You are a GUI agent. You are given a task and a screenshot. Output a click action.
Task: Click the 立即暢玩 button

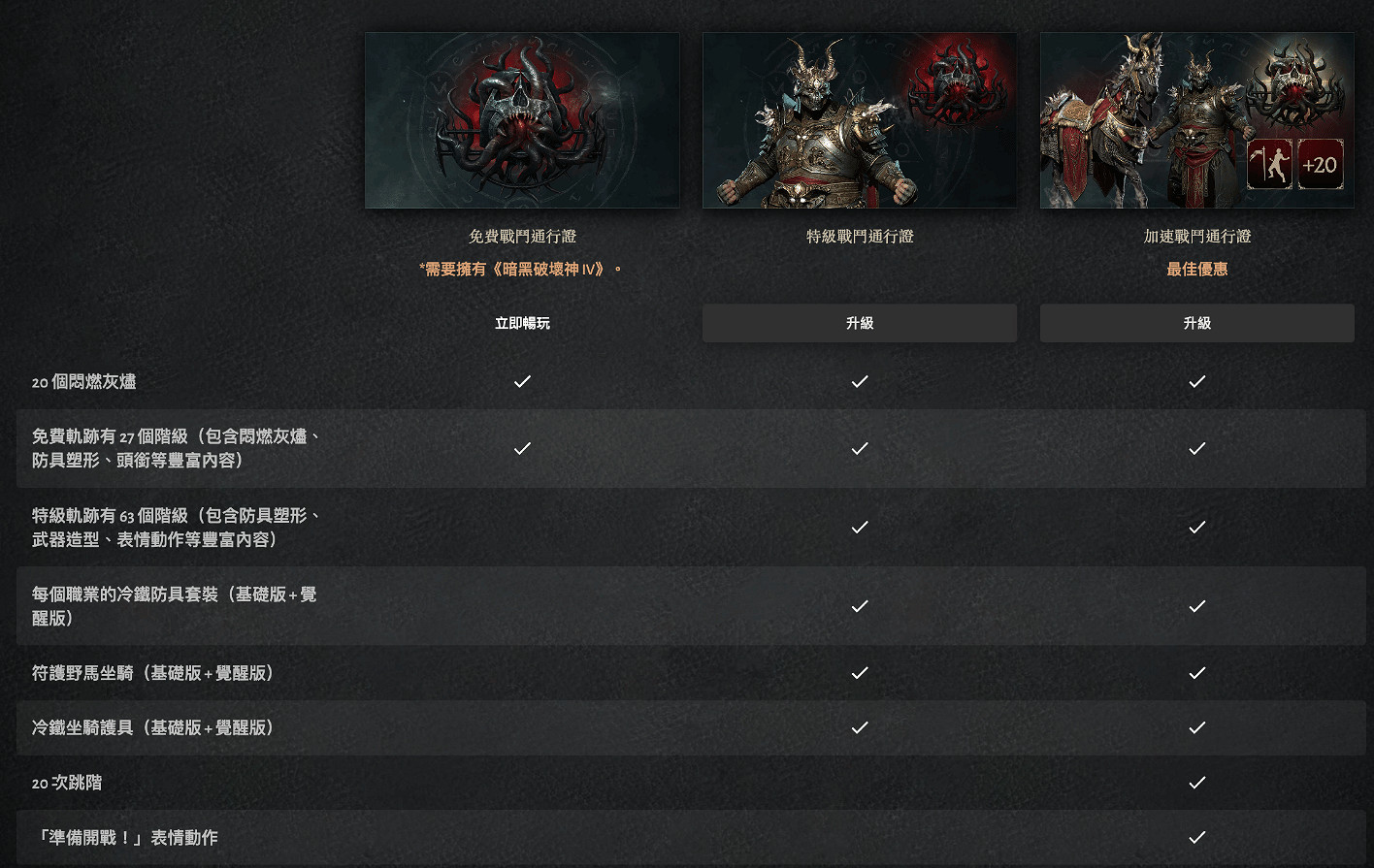coord(522,322)
